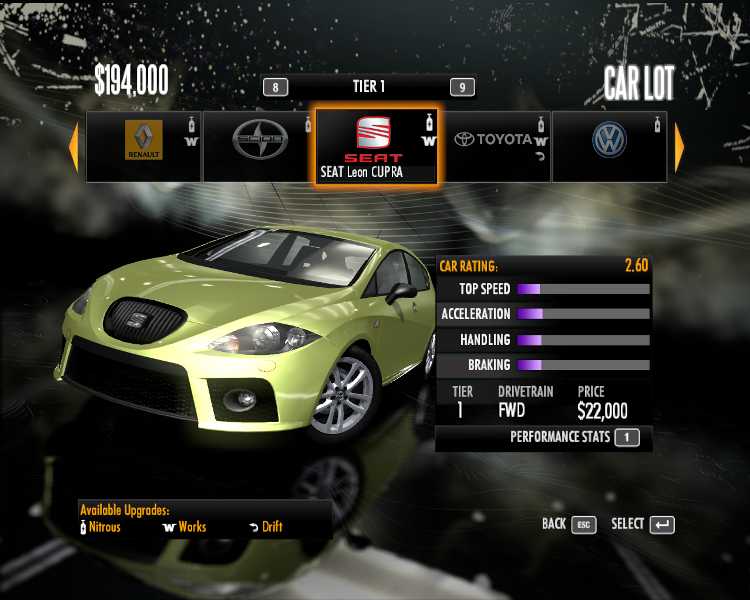Show previous cars with the left orange arrow
The image size is (750, 600).
(73, 148)
